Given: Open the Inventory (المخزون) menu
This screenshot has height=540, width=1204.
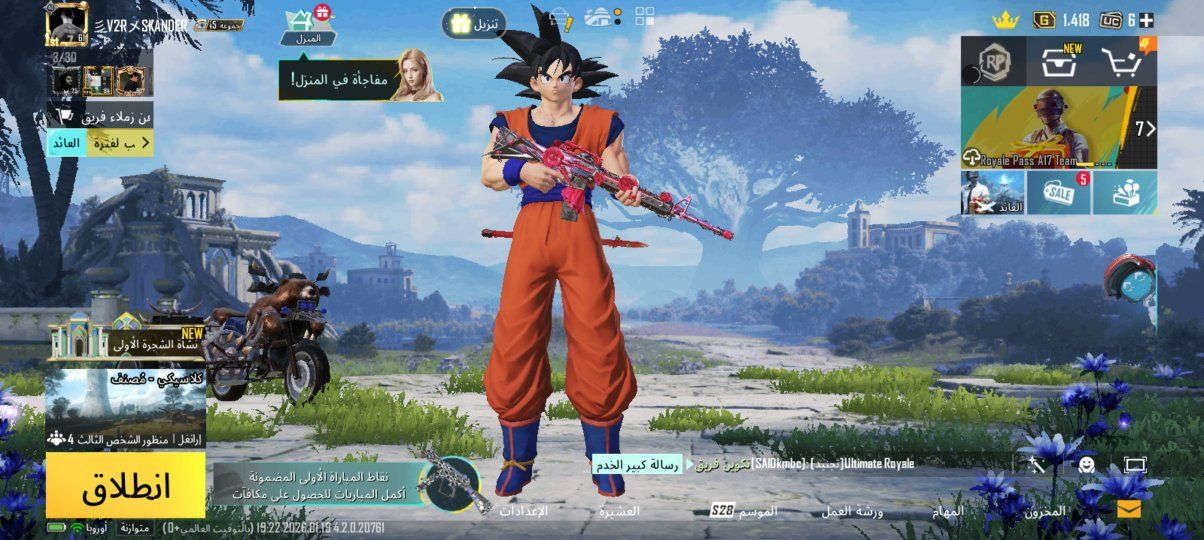Looking at the screenshot, I should click(x=1045, y=511).
